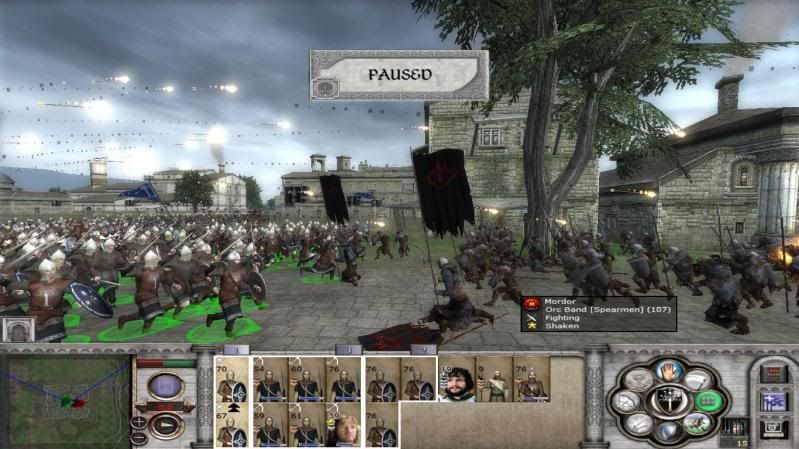
Task: Toggle the green formation button
Action: (x=707, y=401)
